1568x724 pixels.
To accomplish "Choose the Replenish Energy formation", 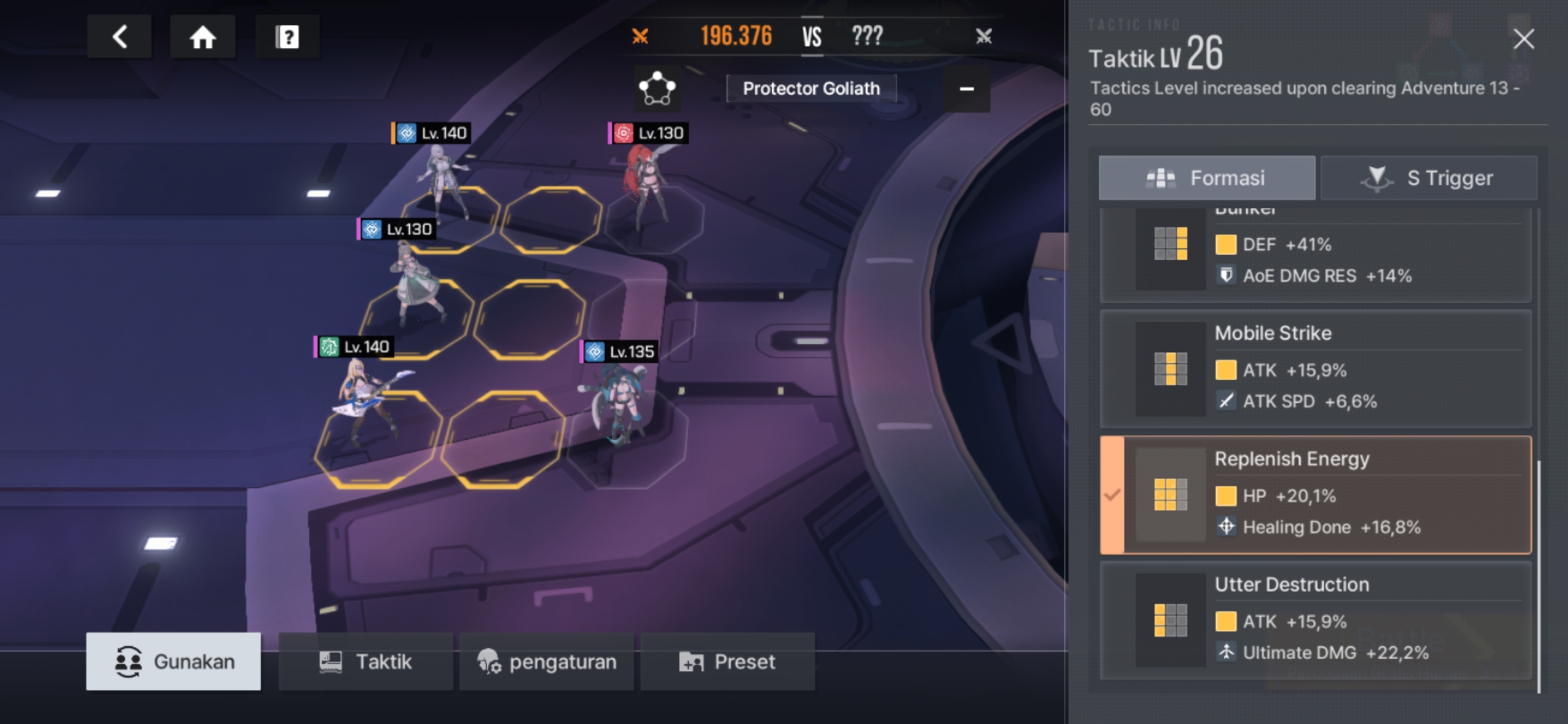I will pyautogui.click(x=1315, y=495).
